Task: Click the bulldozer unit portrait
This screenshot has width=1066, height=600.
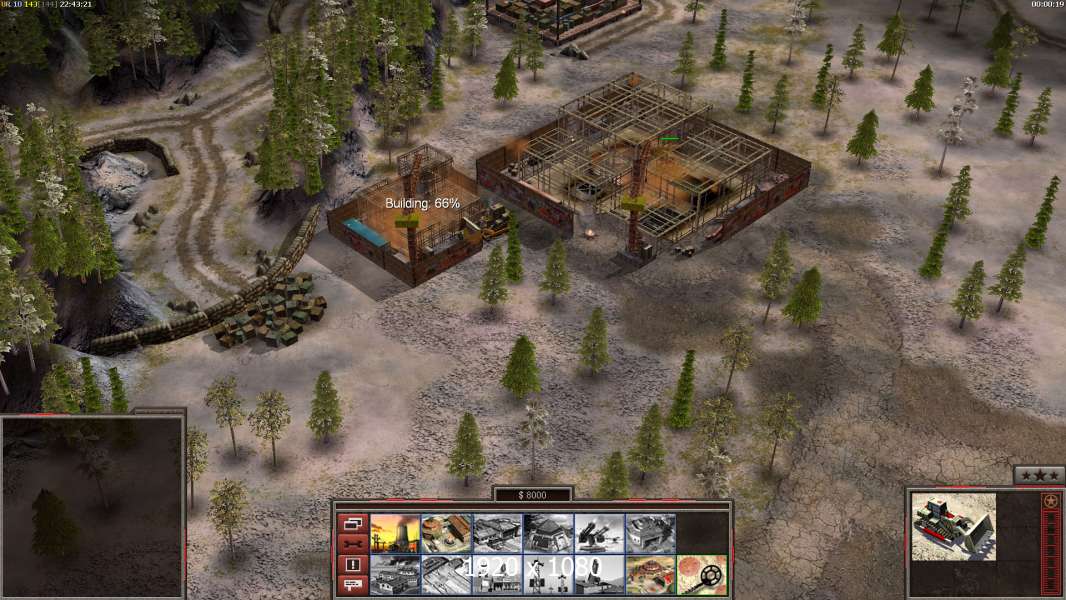Action: pos(953,526)
